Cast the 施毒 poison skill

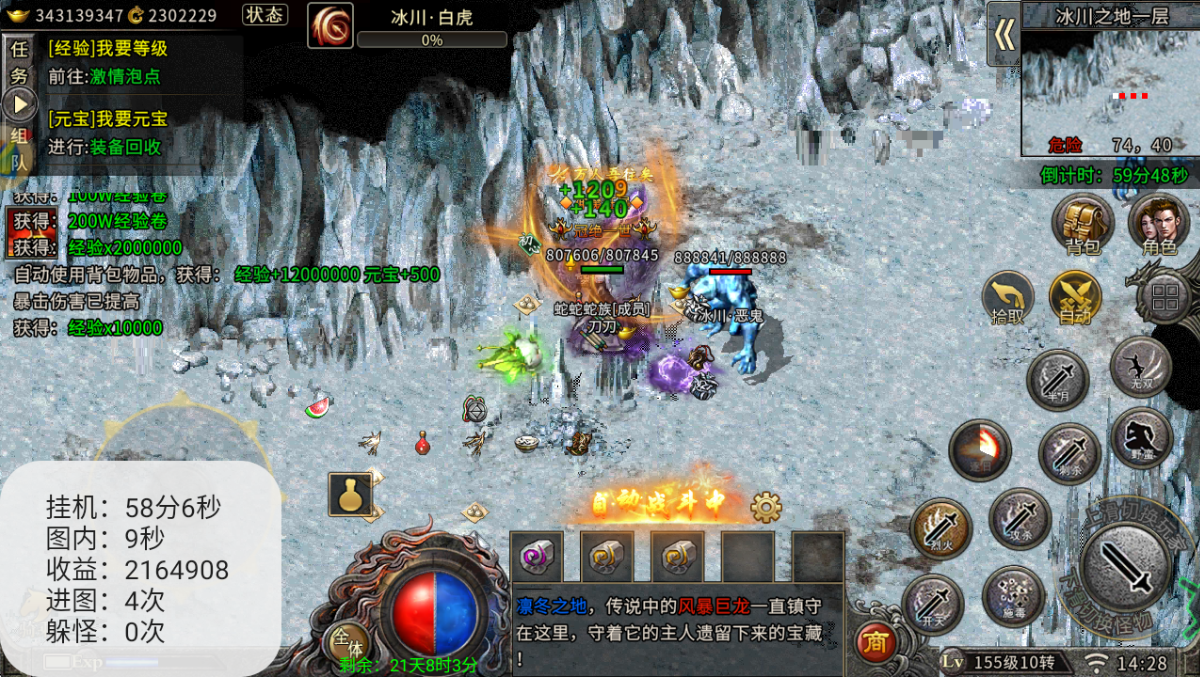pyautogui.click(x=1012, y=596)
